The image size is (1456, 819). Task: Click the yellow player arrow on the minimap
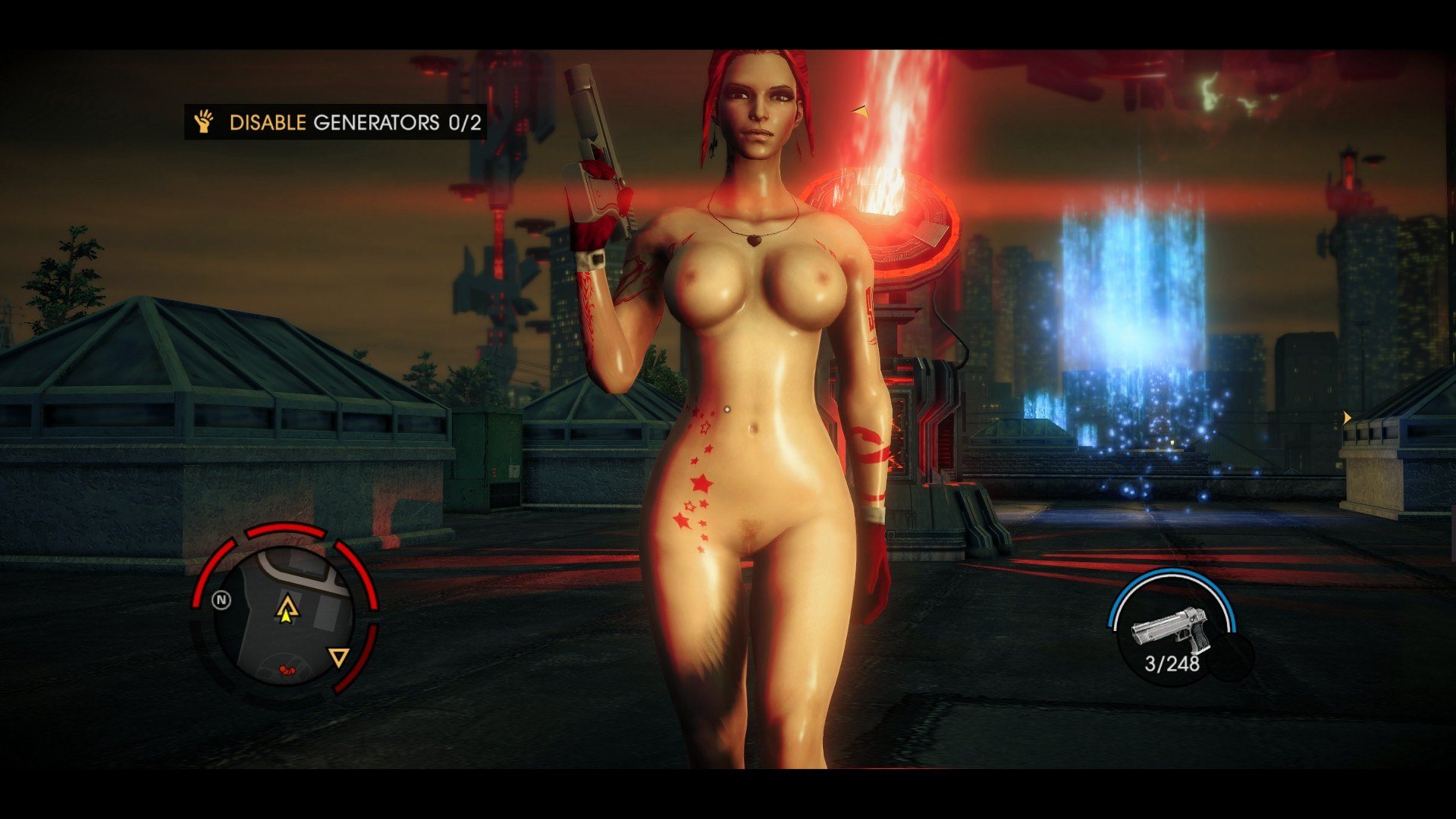287,609
